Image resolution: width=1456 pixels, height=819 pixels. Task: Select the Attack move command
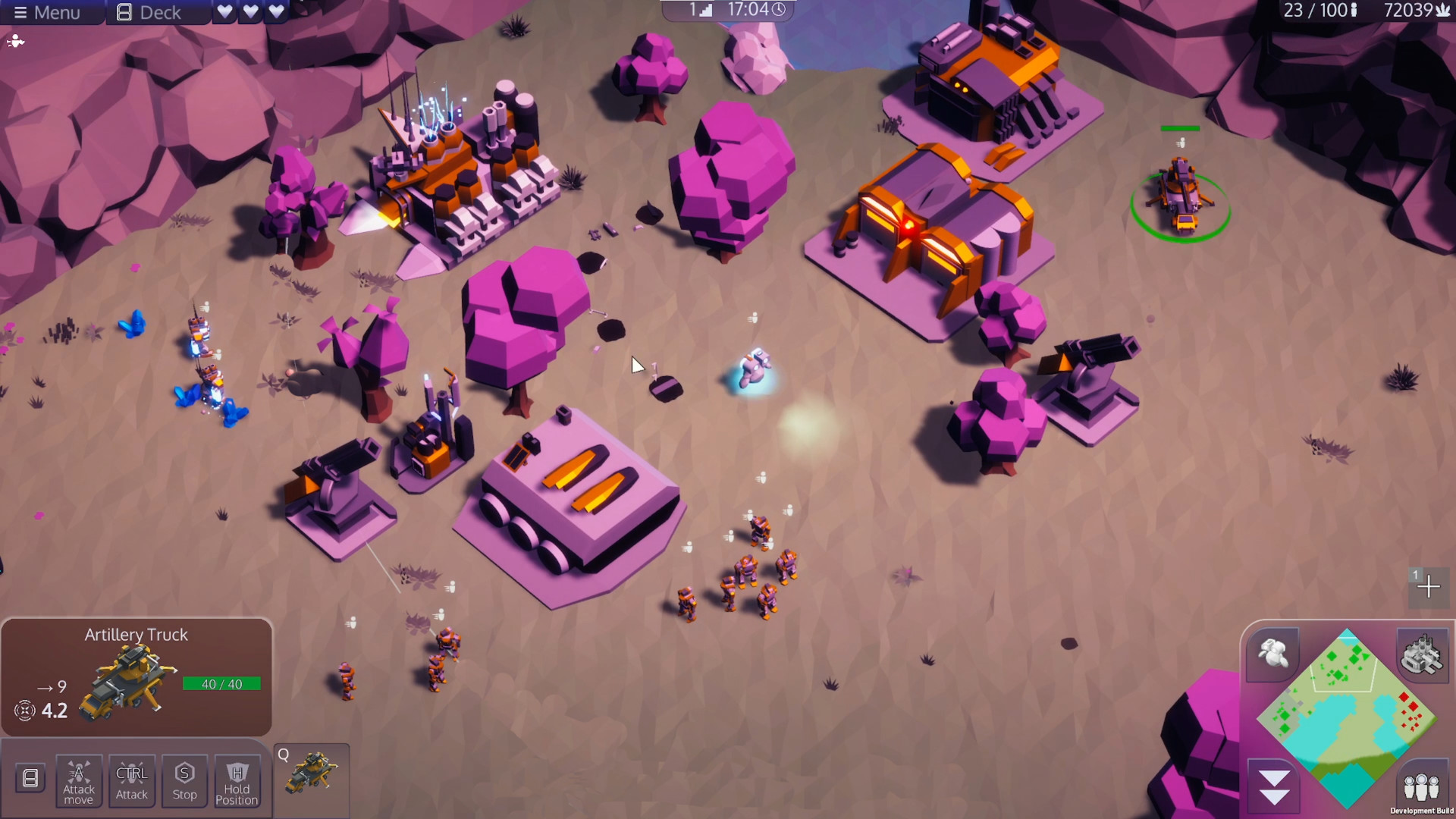click(x=78, y=781)
